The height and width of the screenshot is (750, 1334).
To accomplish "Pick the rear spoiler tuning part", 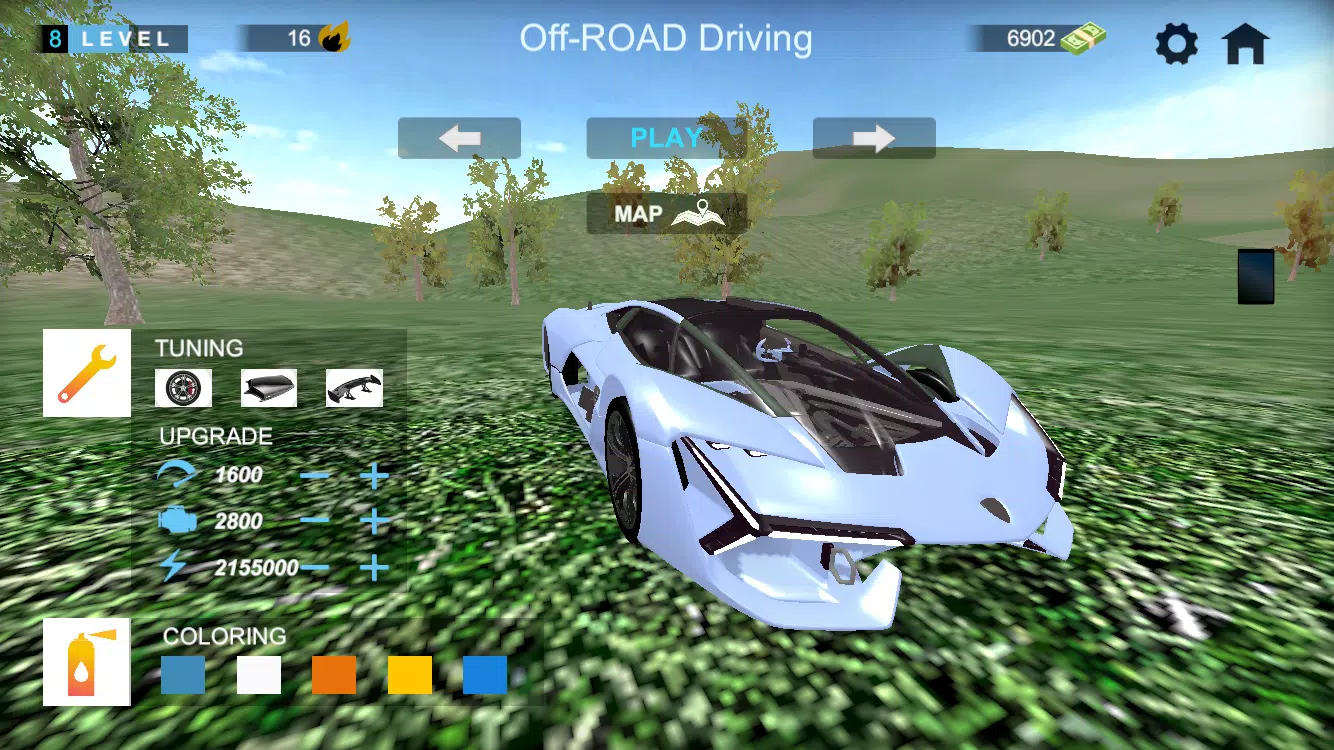I will (x=354, y=388).
